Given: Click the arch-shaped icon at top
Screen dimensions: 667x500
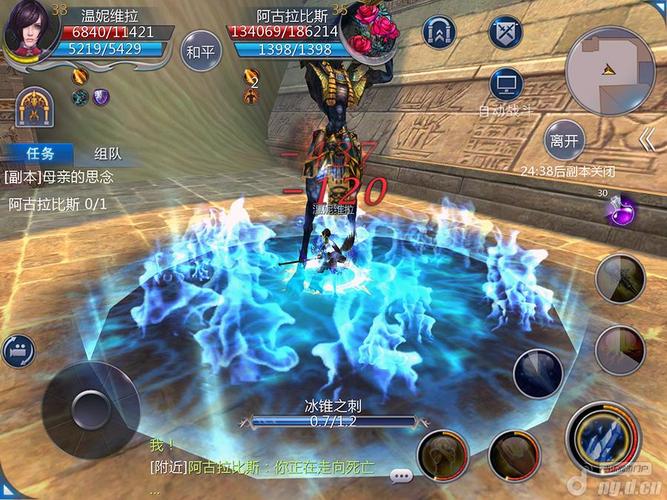Looking at the screenshot, I should tap(440, 32).
